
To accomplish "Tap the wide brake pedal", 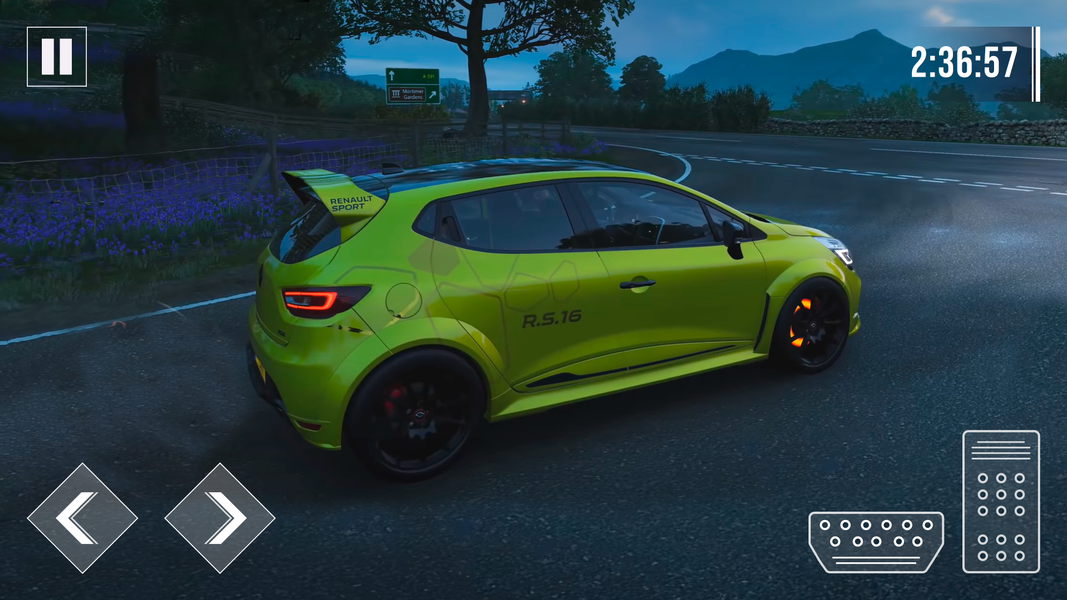I will 876,542.
